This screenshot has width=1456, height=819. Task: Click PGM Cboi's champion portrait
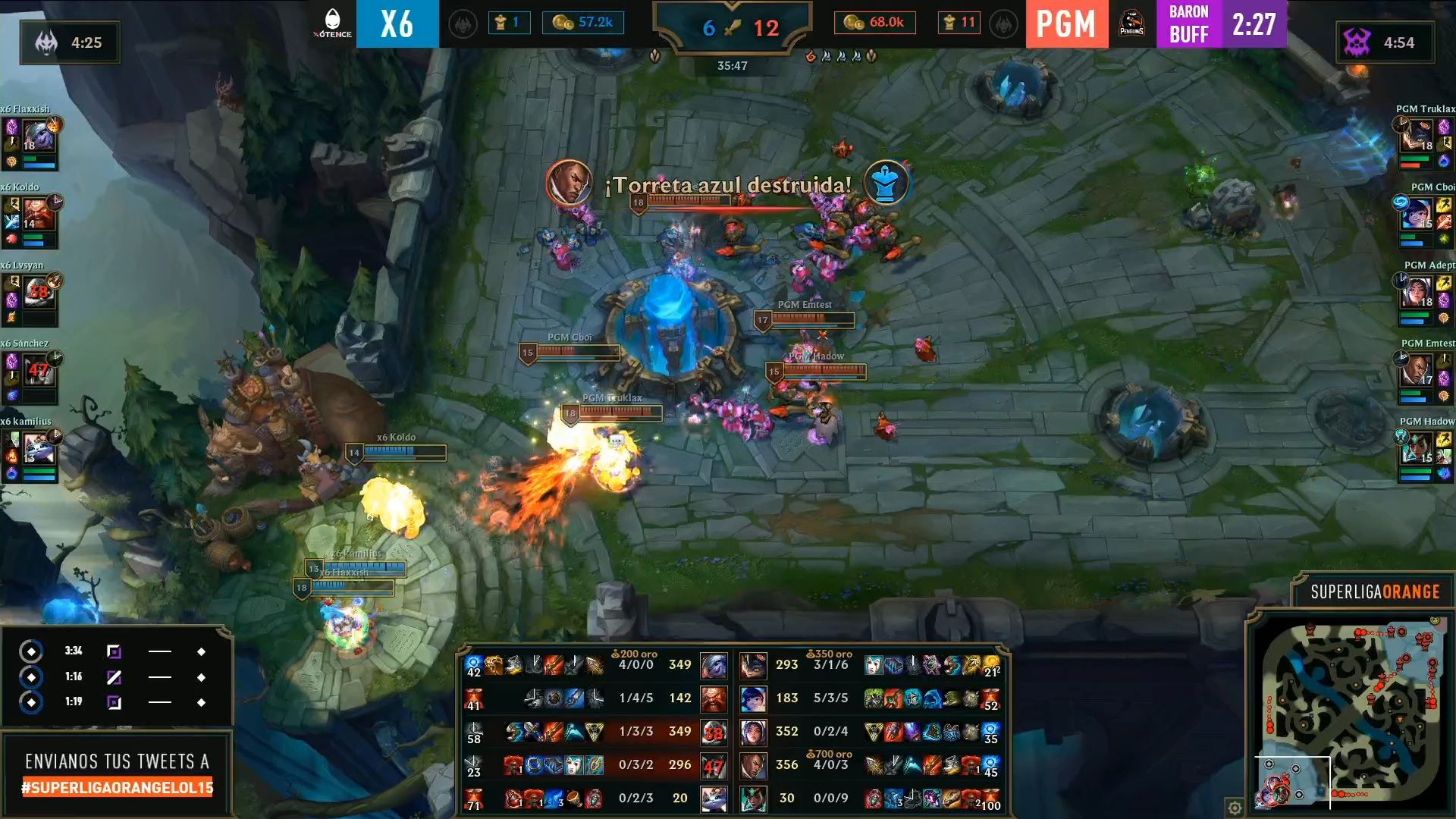(x=1417, y=215)
